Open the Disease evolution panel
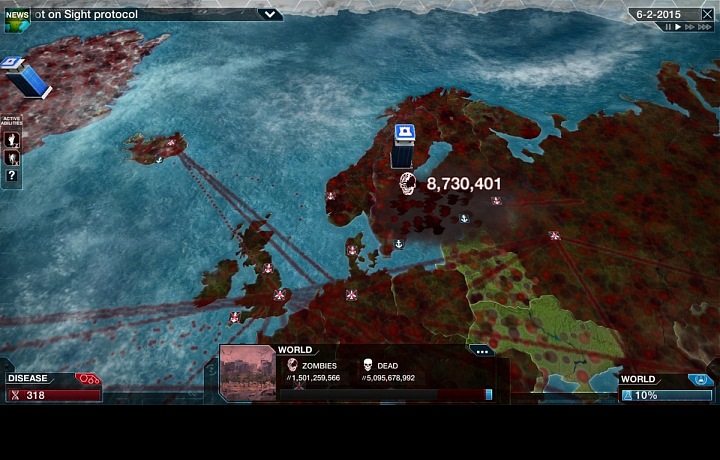 point(52,387)
